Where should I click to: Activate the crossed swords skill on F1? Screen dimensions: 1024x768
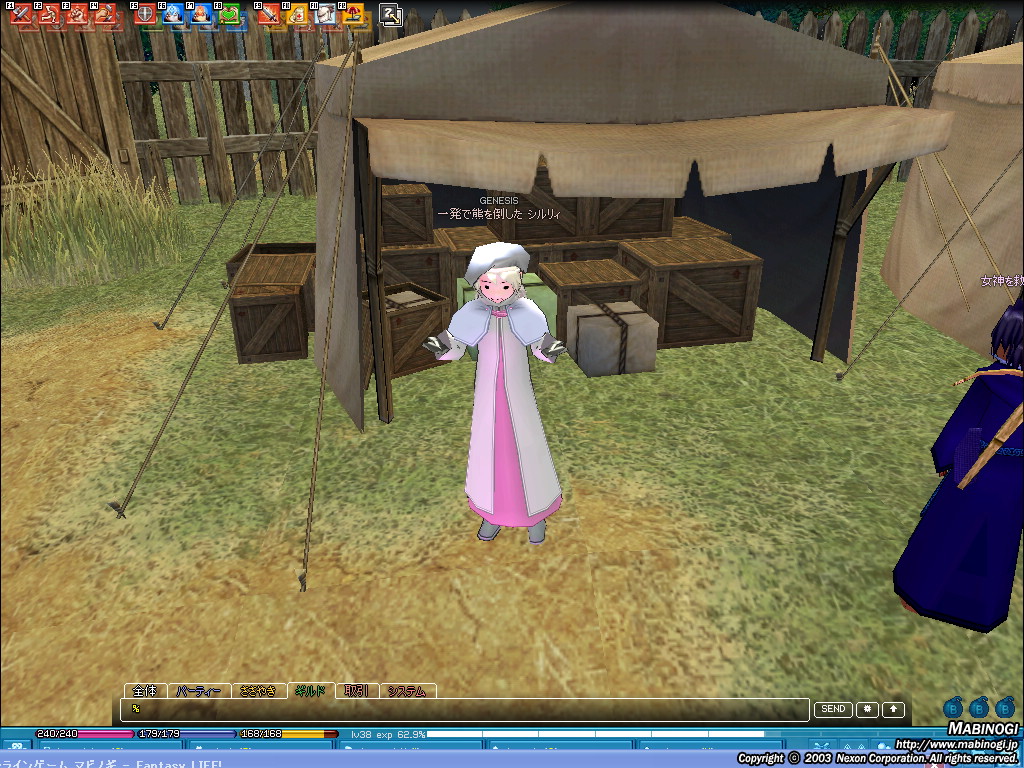click(x=20, y=15)
